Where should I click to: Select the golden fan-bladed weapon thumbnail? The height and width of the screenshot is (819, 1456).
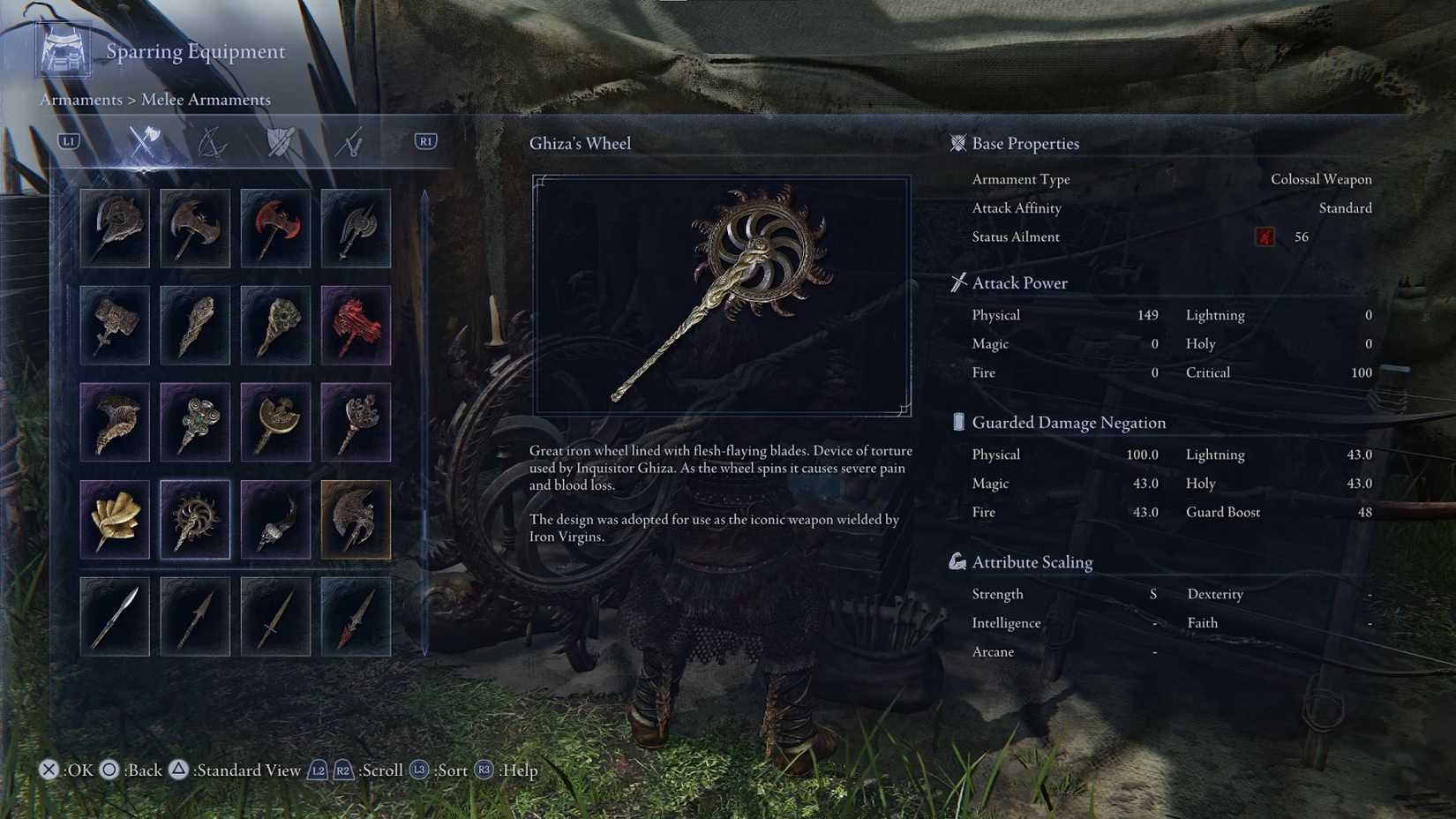(x=115, y=519)
